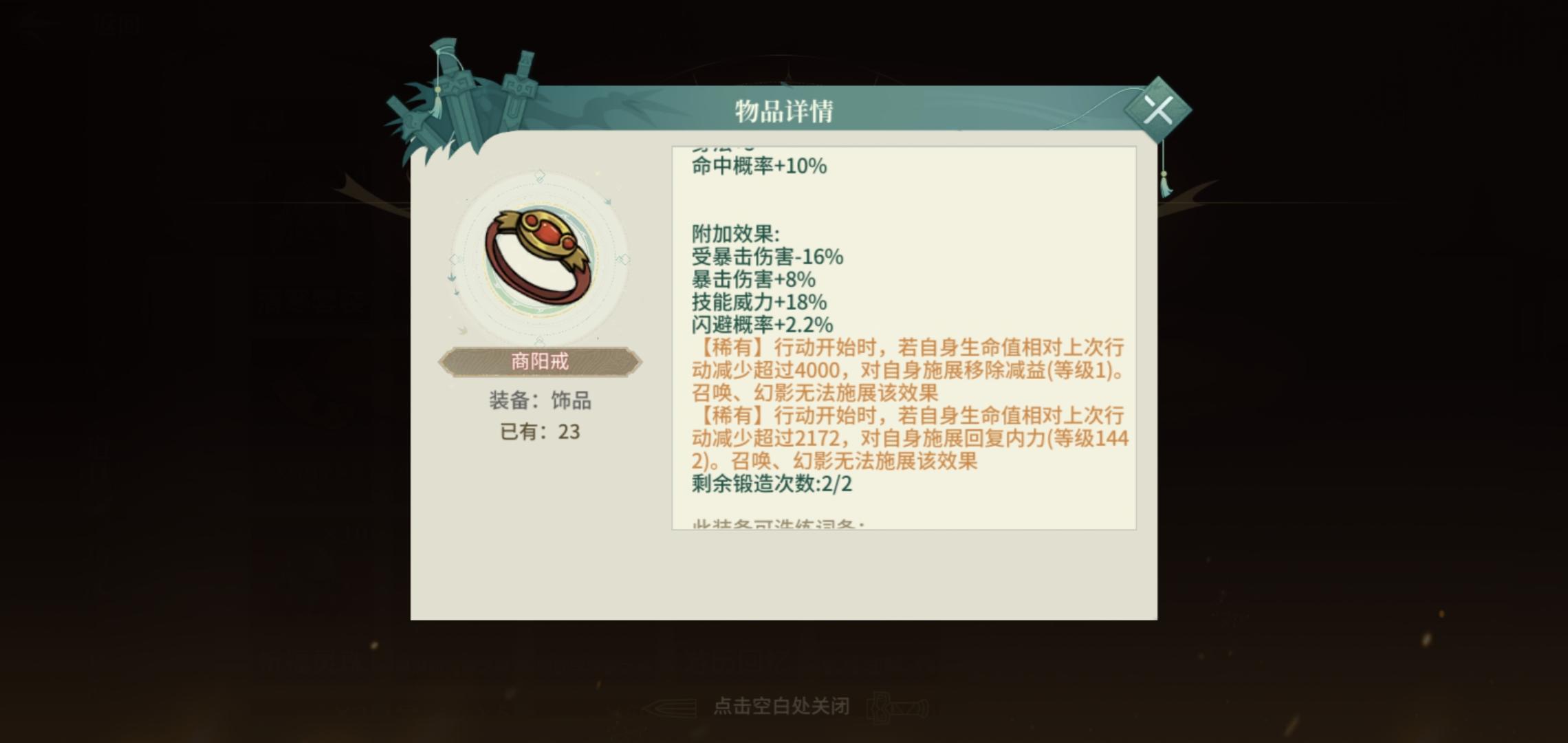Expand the 此装备可洗练词条 section
The width and height of the screenshot is (1568, 743).
click(x=777, y=526)
